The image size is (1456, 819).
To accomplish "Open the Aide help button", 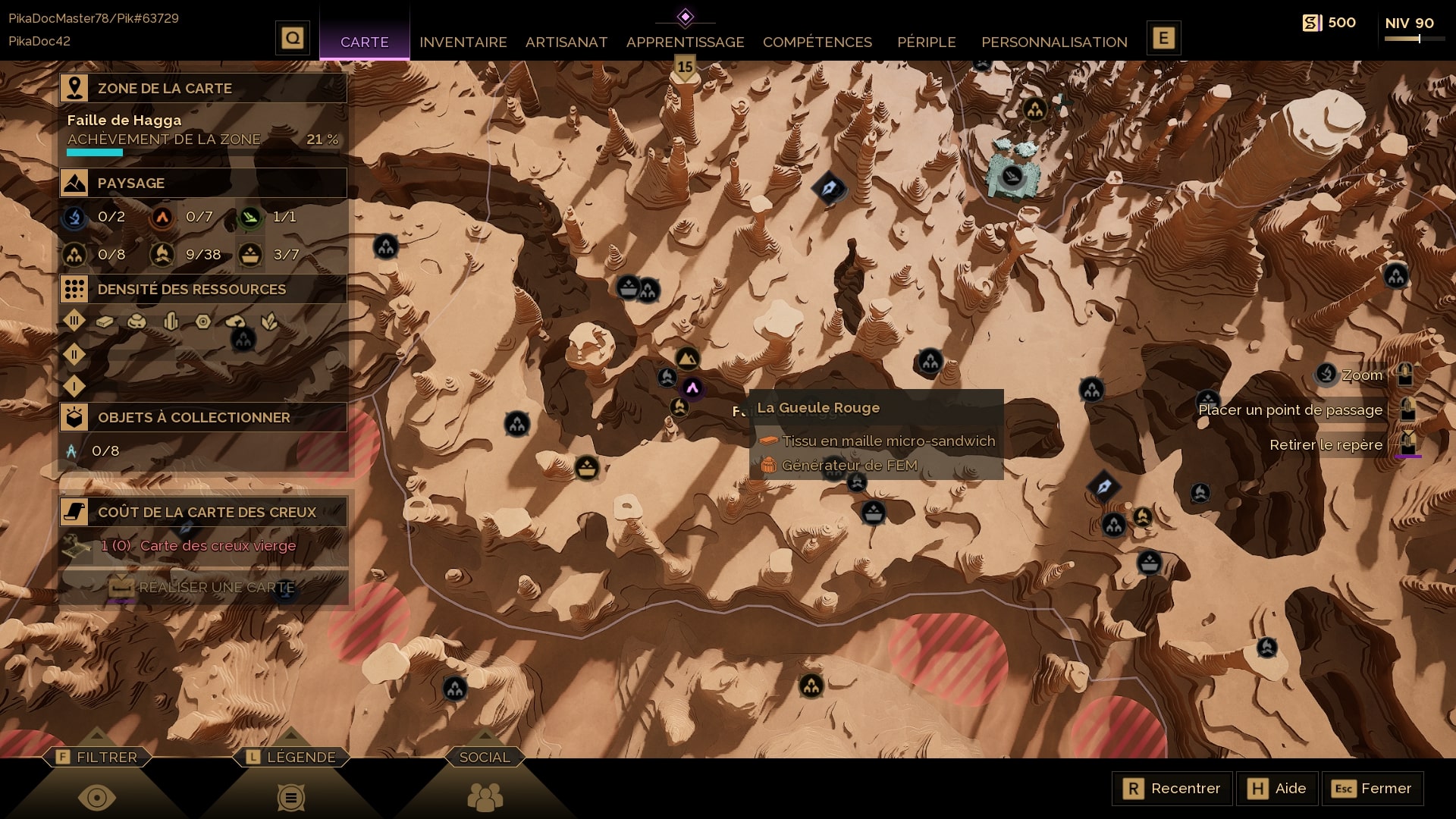I will point(1278,789).
